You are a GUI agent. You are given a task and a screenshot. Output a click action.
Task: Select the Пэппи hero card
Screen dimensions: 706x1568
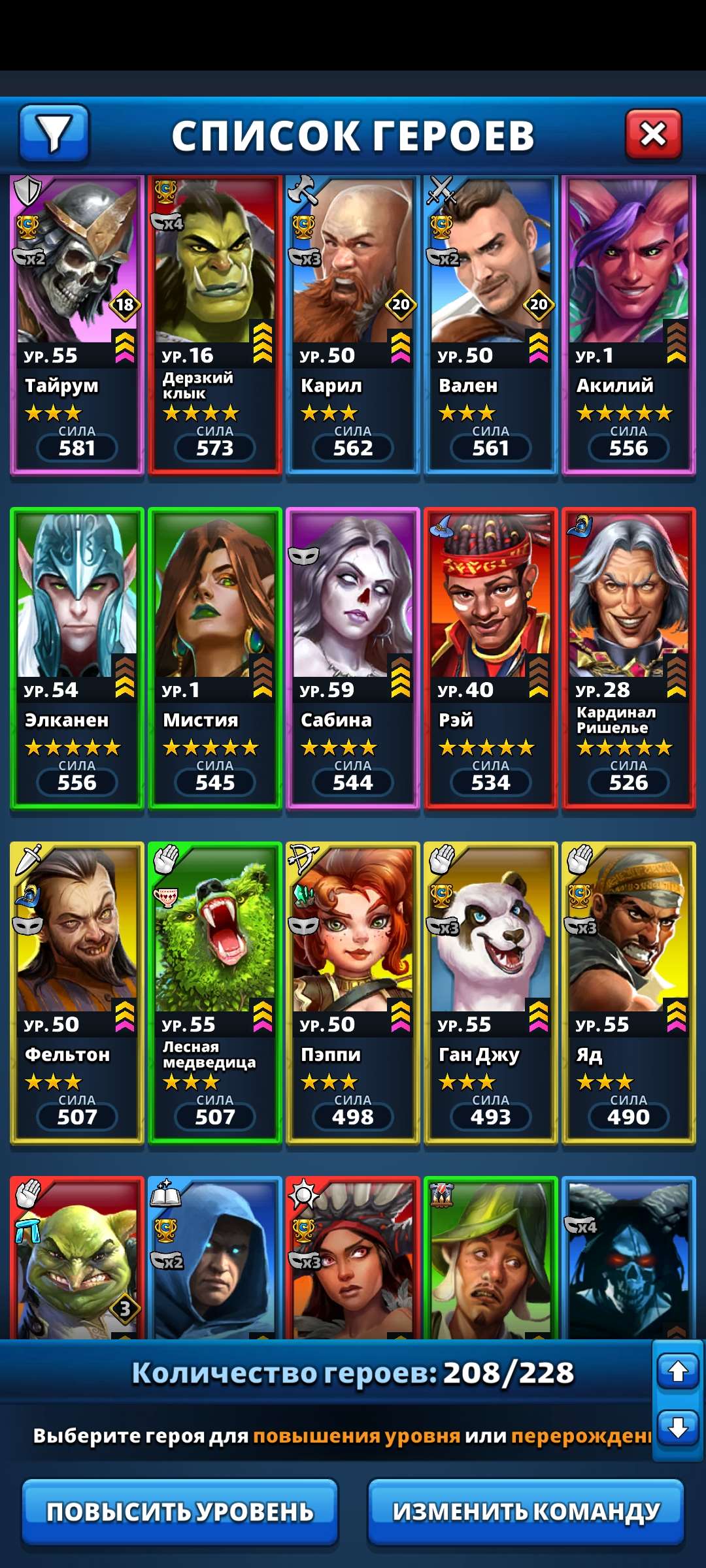click(353, 993)
